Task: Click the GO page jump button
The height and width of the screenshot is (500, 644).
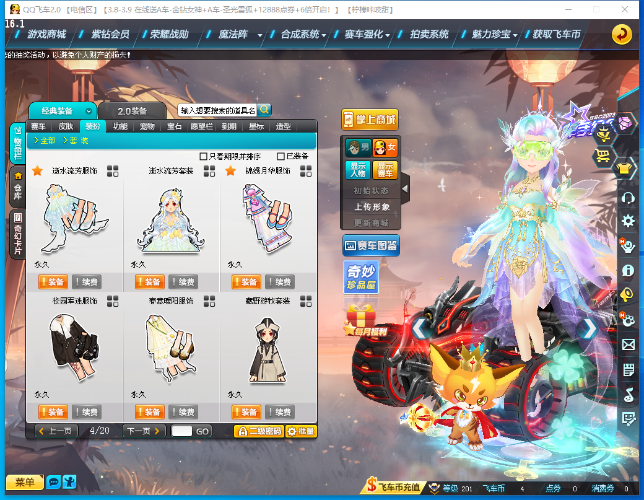Action: pyautogui.click(x=202, y=431)
